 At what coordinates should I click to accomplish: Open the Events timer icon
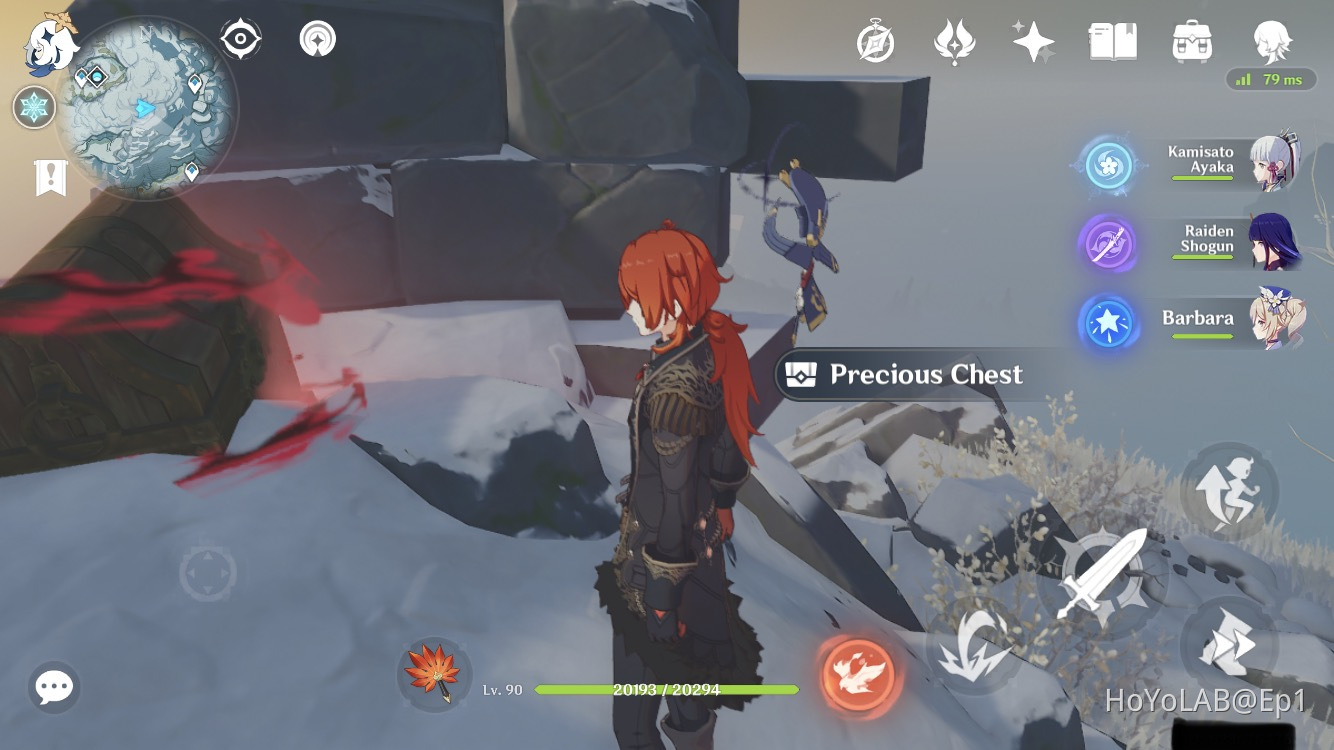click(x=877, y=40)
